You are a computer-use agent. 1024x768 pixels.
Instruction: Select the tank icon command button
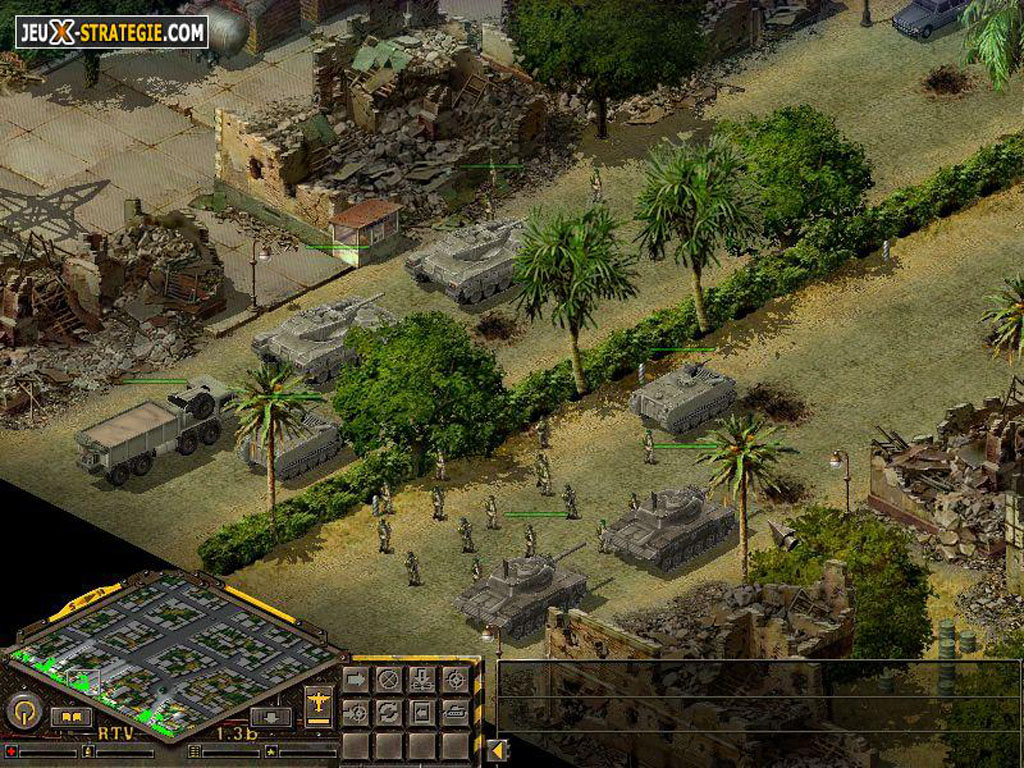click(455, 712)
